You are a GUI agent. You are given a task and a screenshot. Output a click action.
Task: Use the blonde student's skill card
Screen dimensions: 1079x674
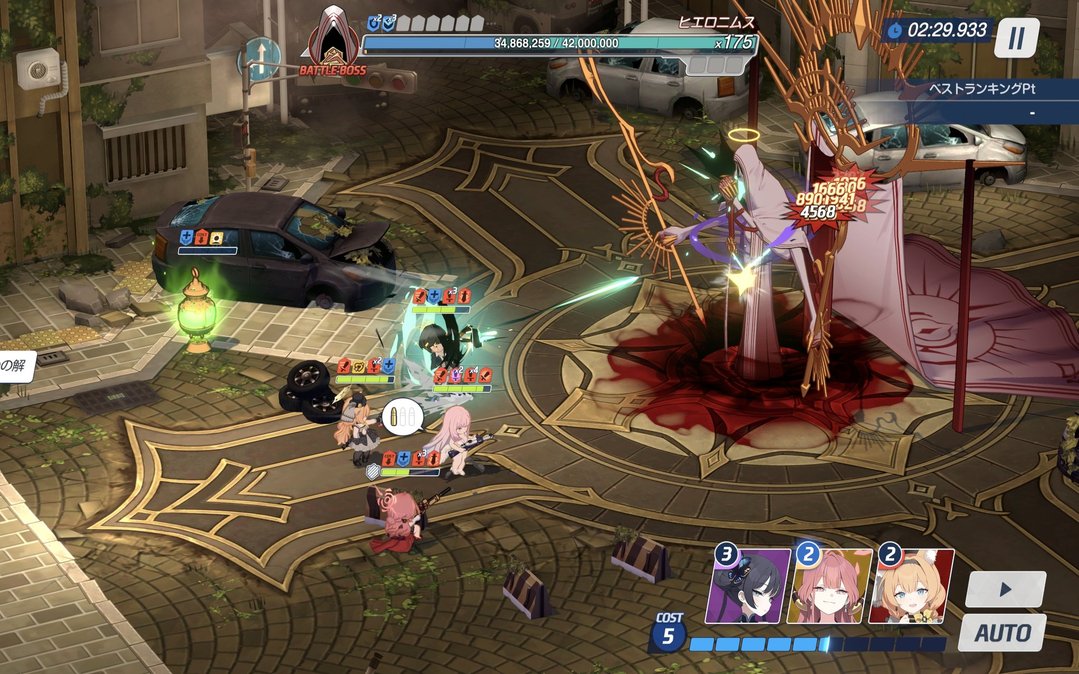point(911,587)
